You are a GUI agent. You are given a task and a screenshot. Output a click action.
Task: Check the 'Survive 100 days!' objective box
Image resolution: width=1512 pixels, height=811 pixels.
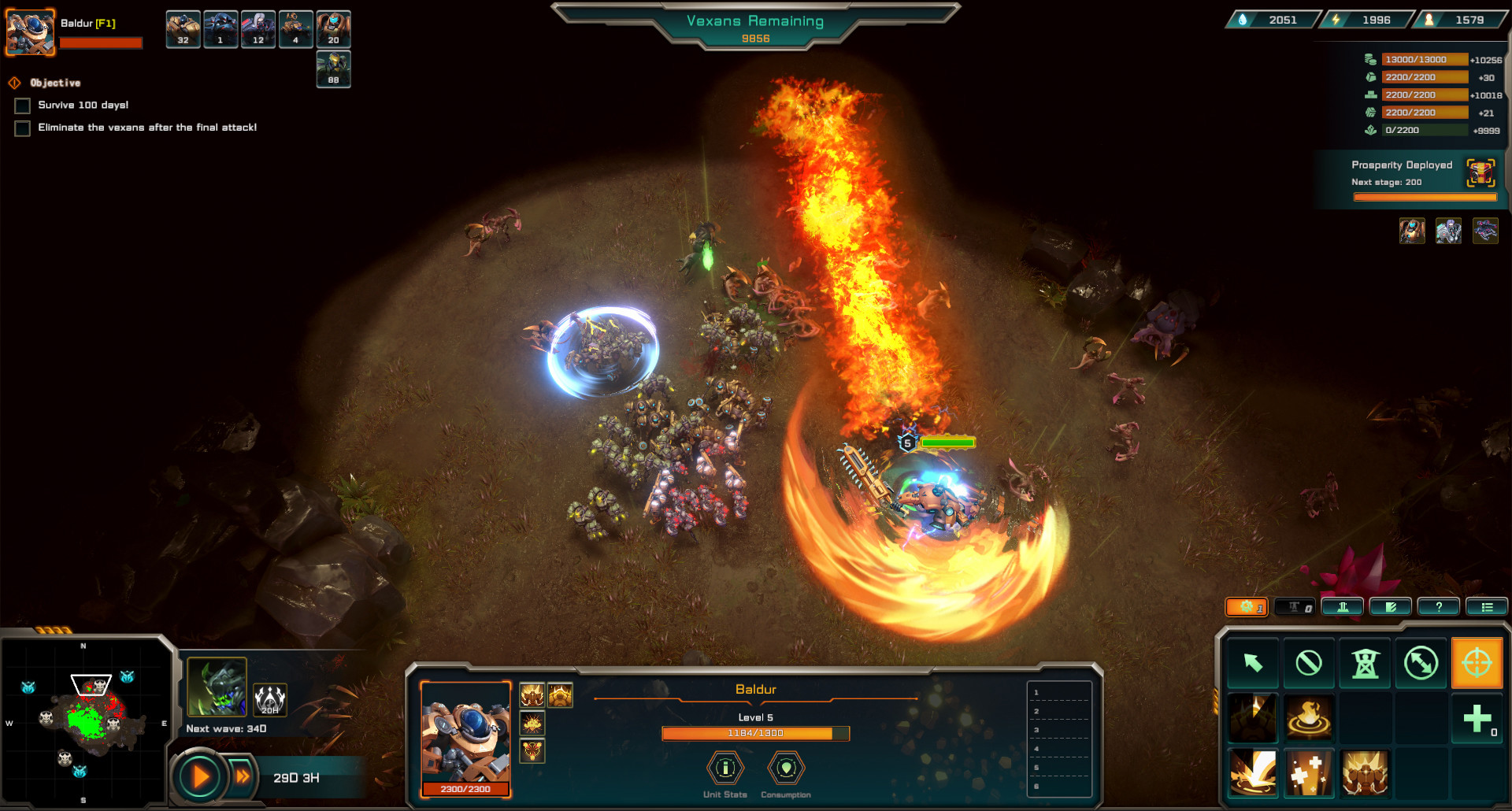[21, 105]
